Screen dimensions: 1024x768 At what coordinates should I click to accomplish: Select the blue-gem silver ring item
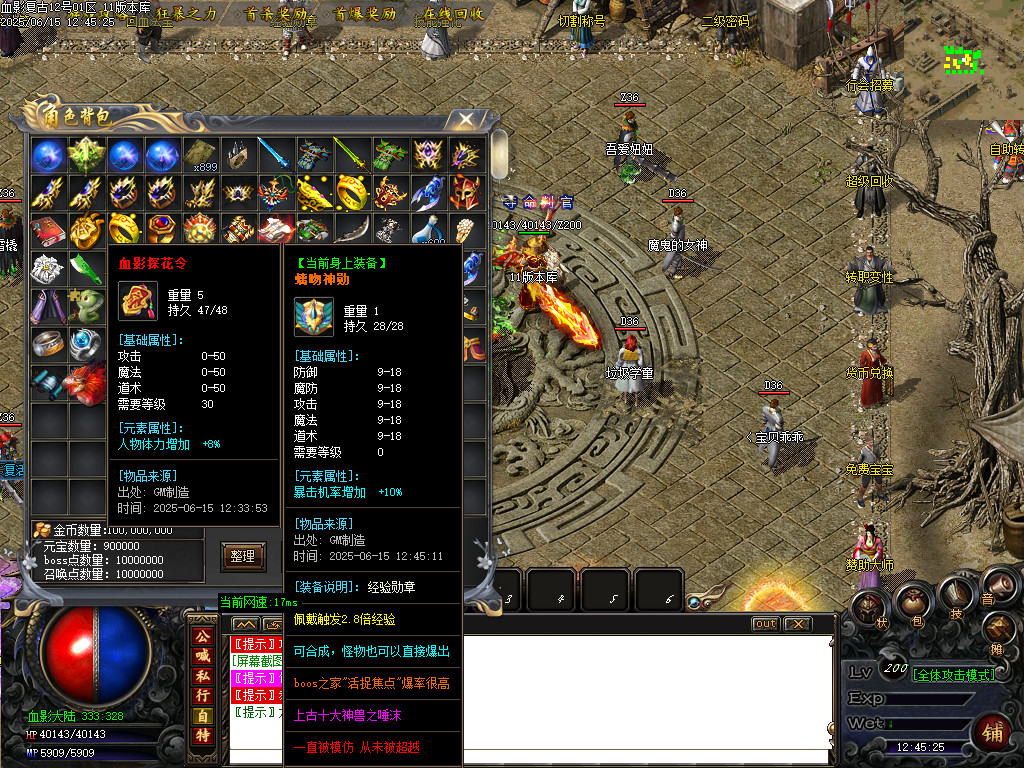(x=84, y=343)
